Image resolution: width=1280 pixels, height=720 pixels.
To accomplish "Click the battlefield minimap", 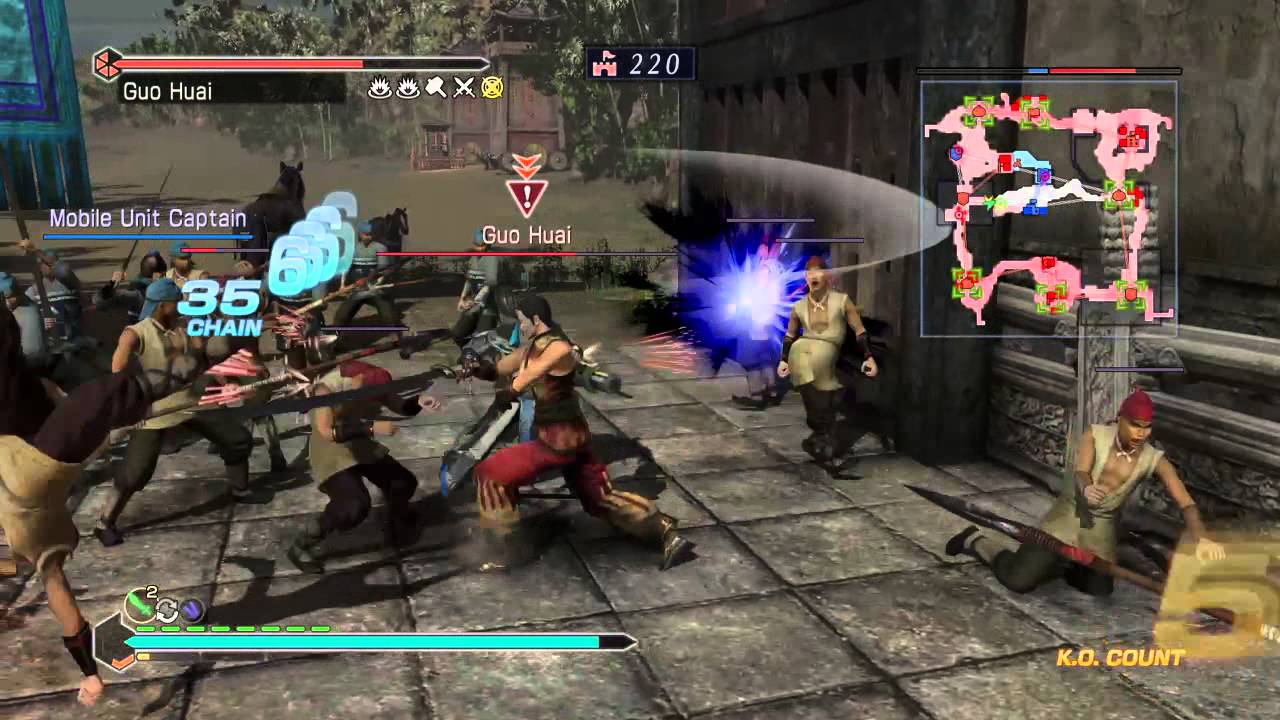I will pos(1048,208).
